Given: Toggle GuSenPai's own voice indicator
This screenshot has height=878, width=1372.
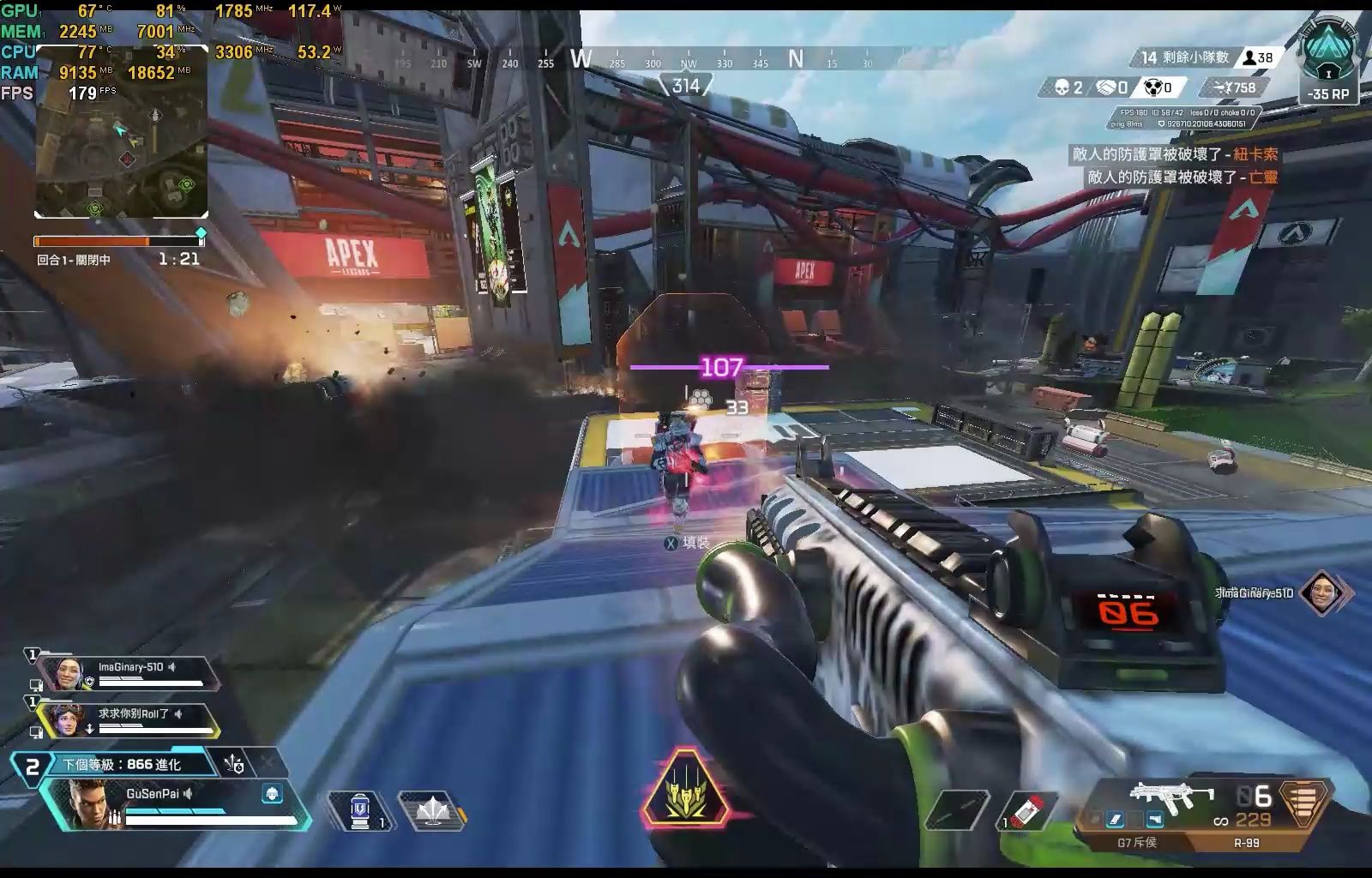Looking at the screenshot, I should pos(189,793).
